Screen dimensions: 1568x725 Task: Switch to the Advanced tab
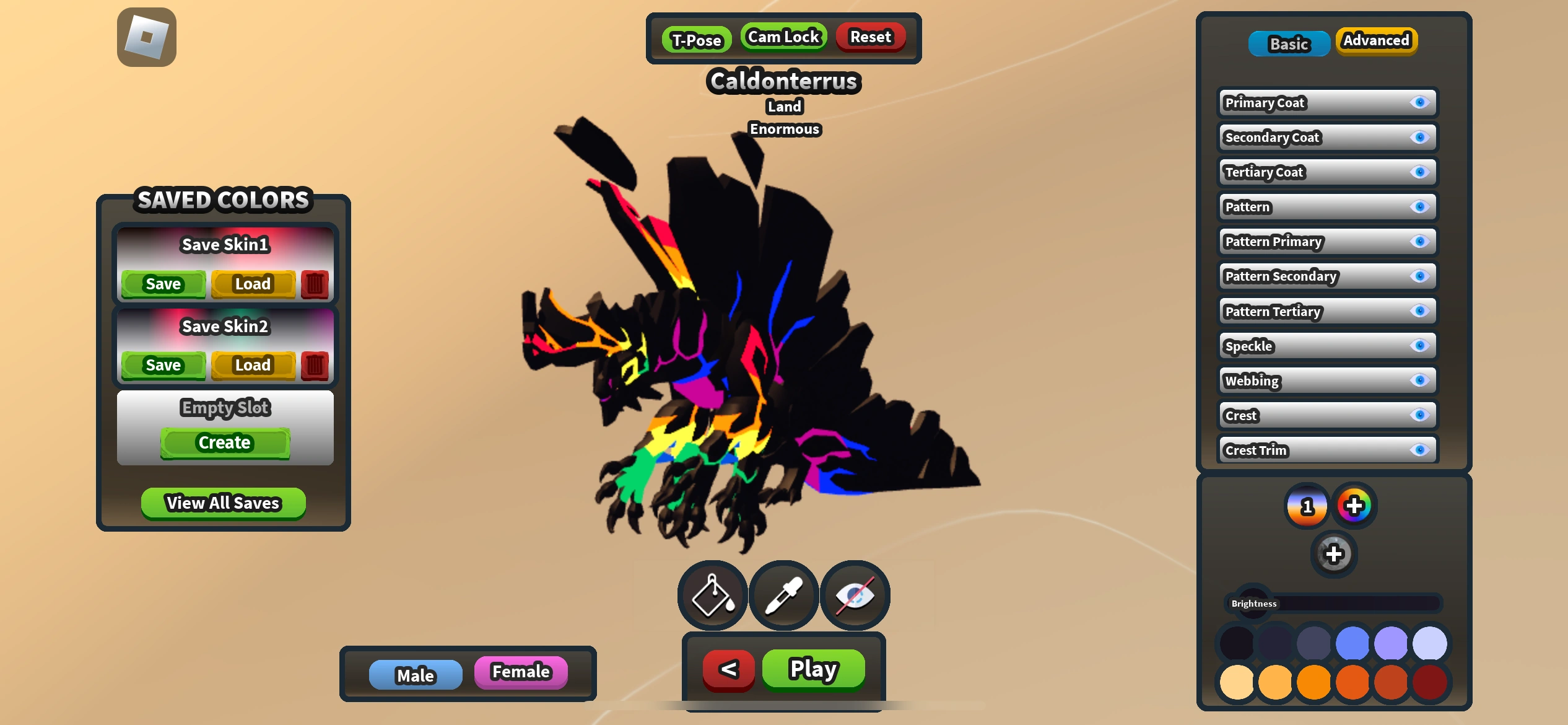coord(1376,40)
